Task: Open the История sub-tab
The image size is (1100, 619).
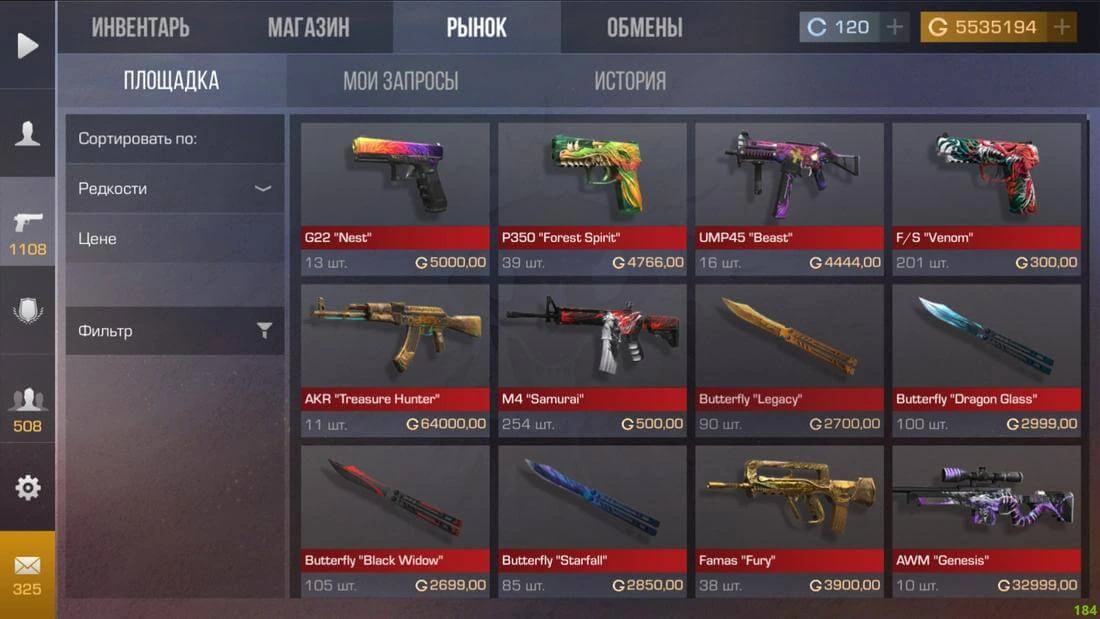Action: pos(629,81)
